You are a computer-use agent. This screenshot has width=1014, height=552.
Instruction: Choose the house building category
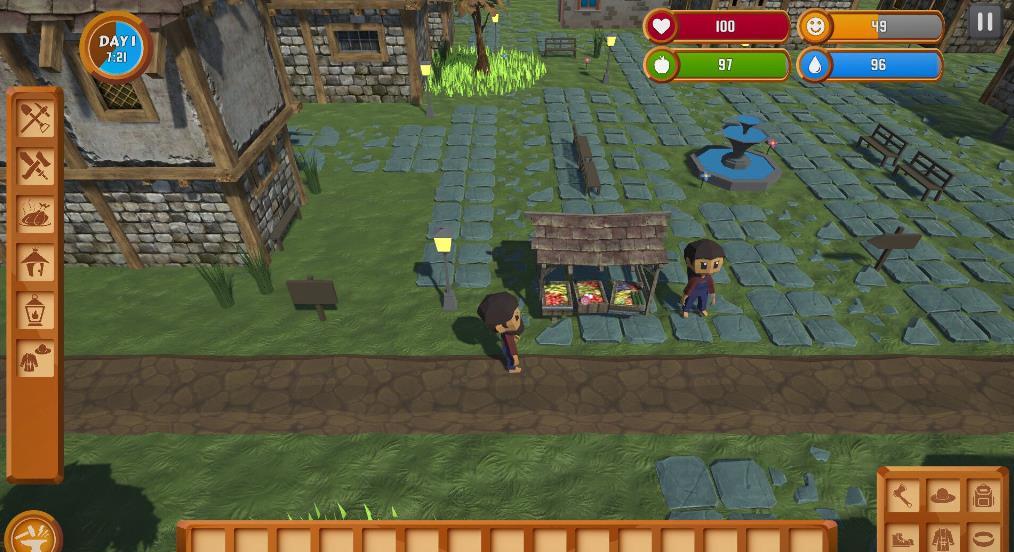[35, 263]
